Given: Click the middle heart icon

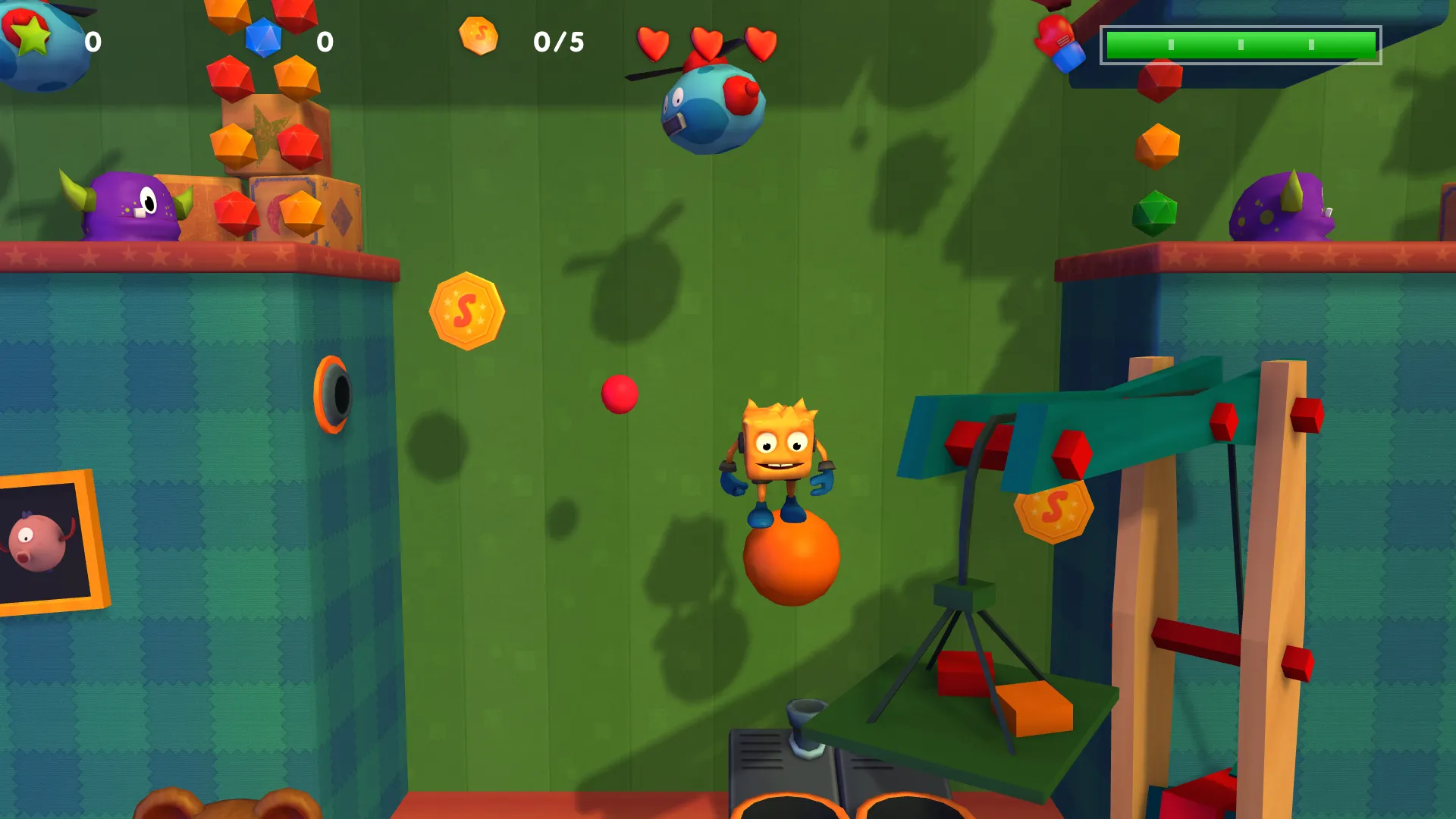Looking at the screenshot, I should [708, 43].
